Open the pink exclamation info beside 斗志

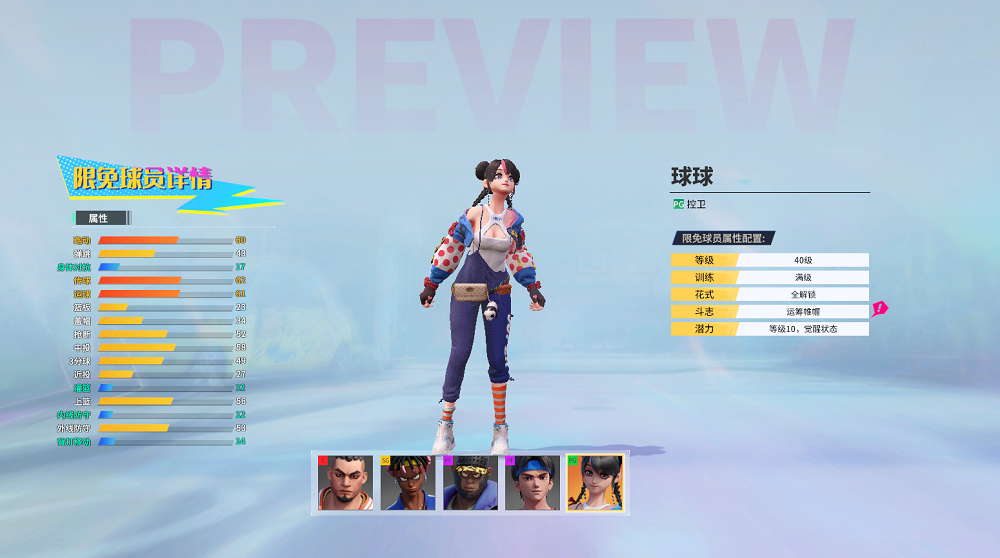pyautogui.click(x=879, y=309)
